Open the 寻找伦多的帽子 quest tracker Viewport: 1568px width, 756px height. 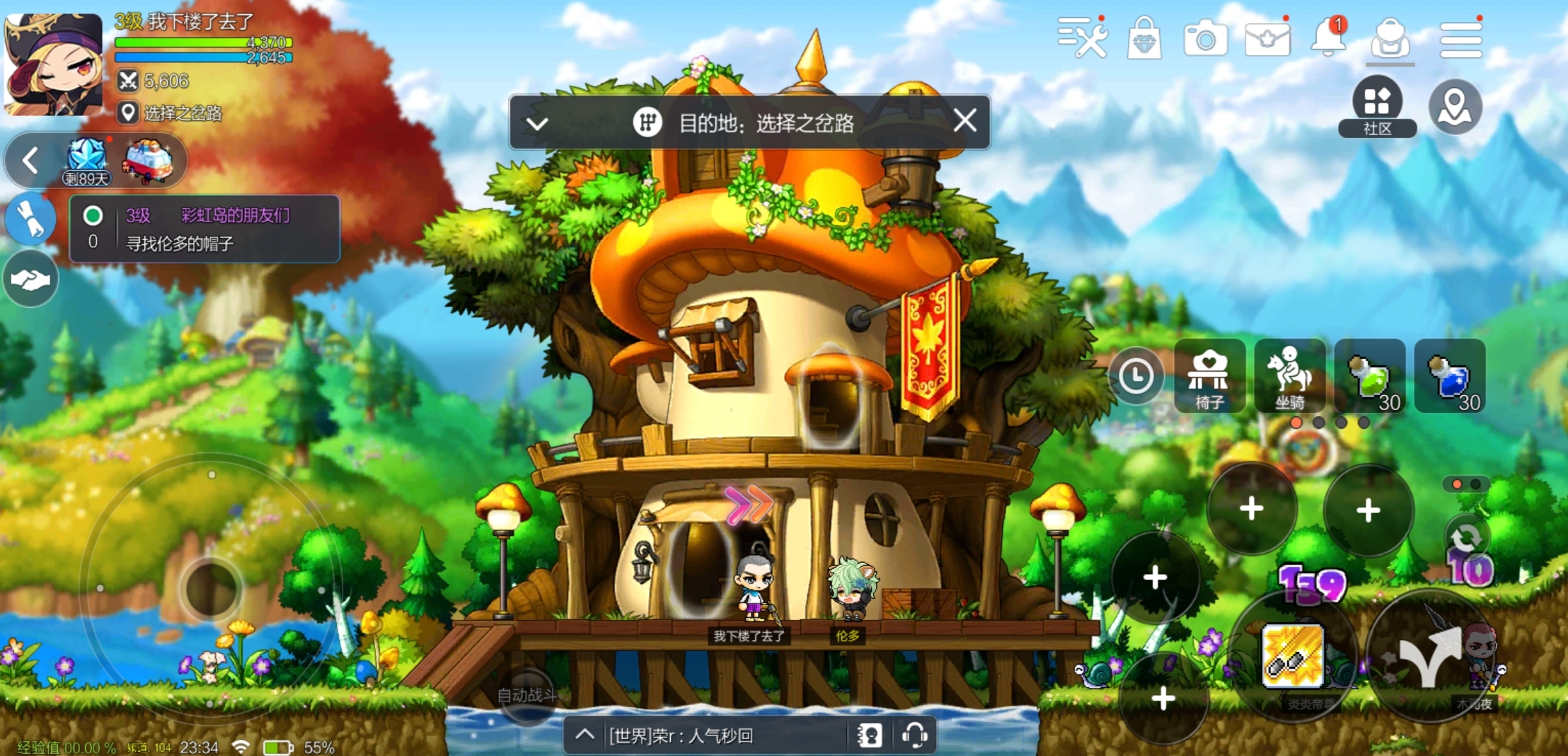[x=204, y=229]
